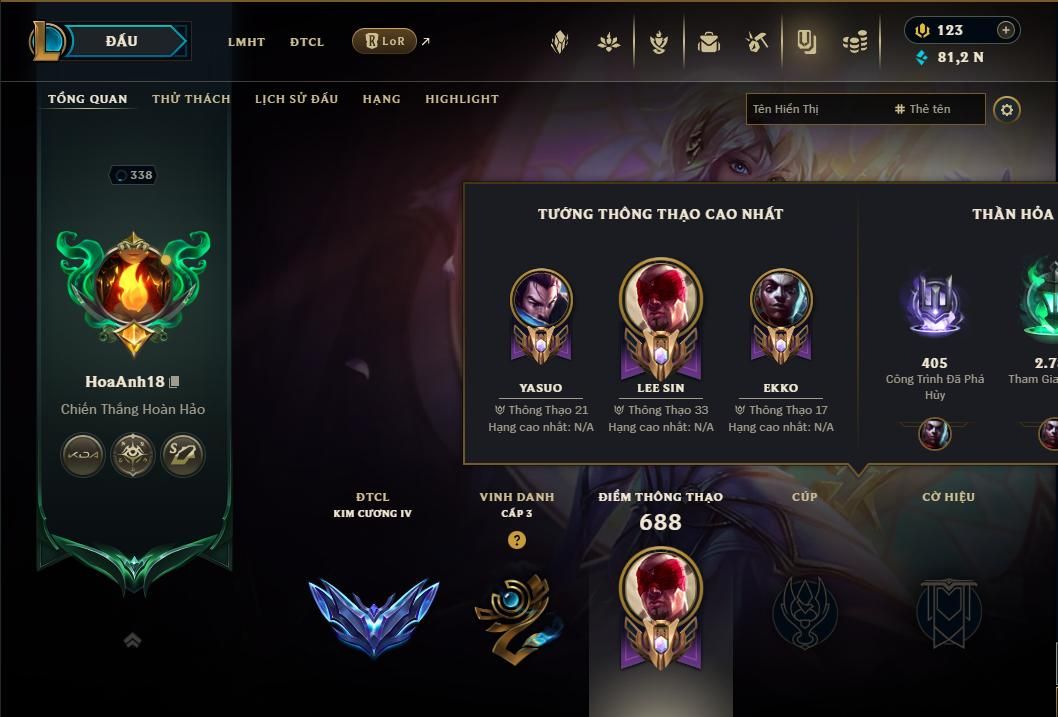Image resolution: width=1058 pixels, height=717 pixels.
Task: Open profile settings via the gear icon
Action: coord(1007,109)
